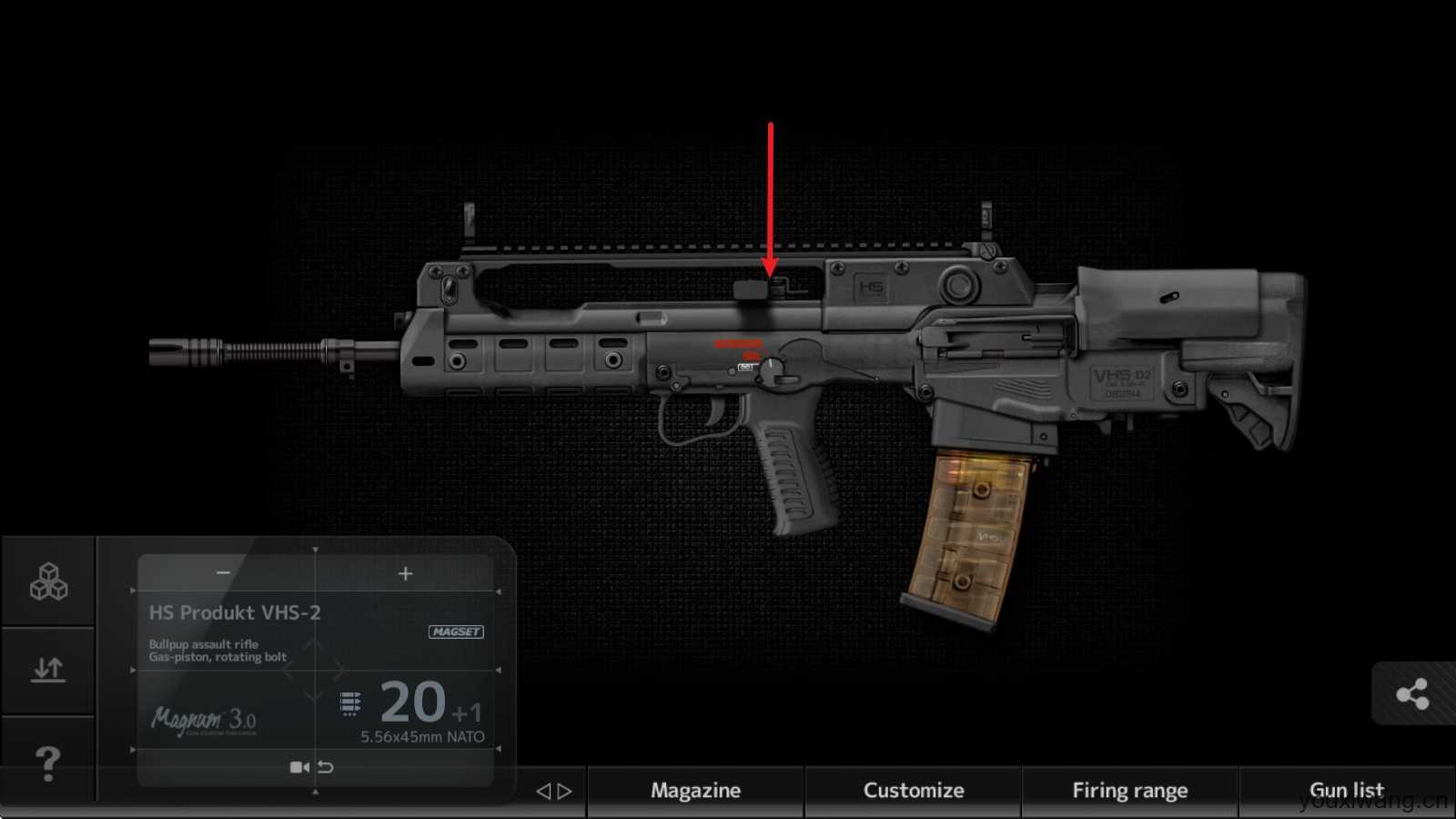Viewport: 1456px width, 819px height.
Task: Click the share icon button
Action: coord(1412,694)
